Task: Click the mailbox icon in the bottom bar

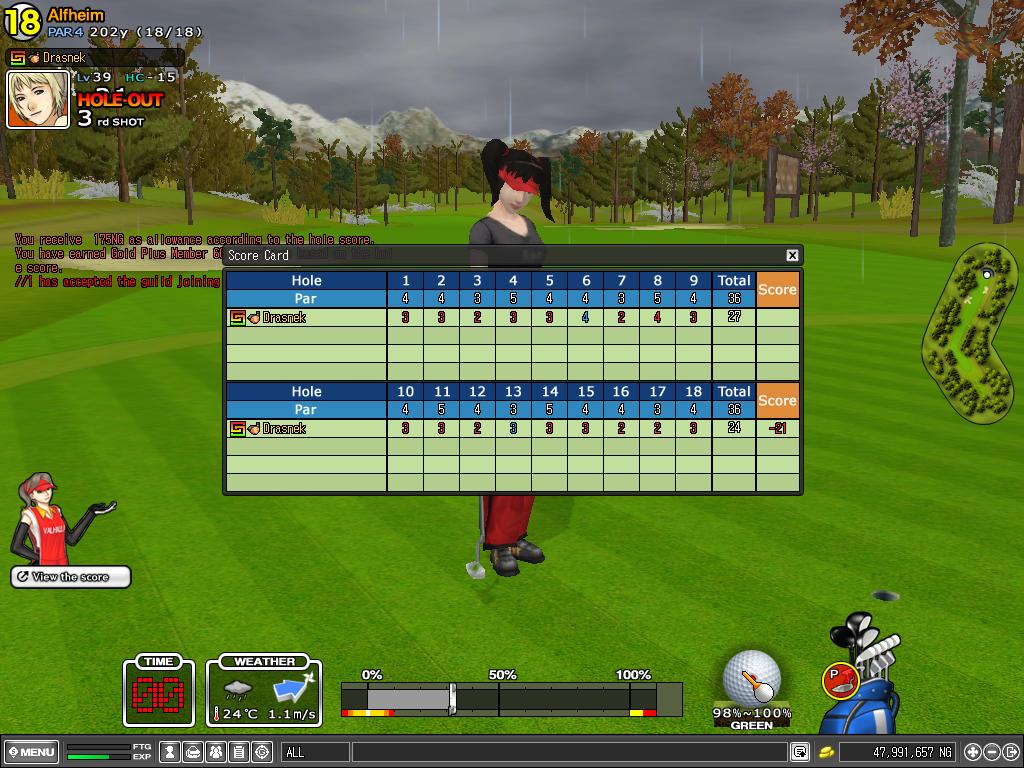Action: pos(194,752)
